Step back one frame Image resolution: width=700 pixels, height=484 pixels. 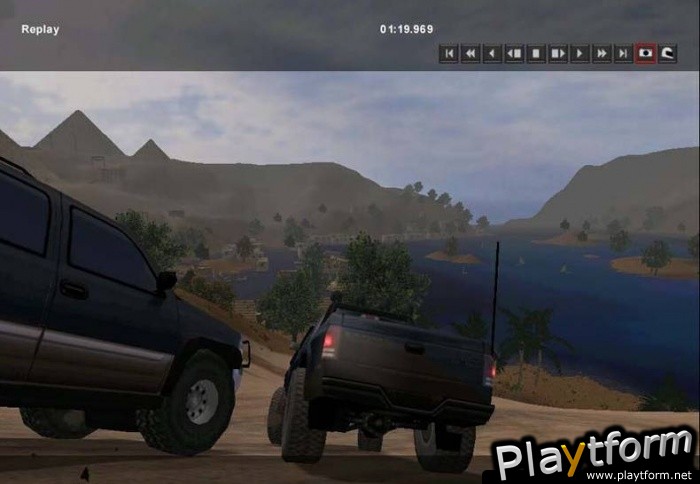click(x=514, y=53)
